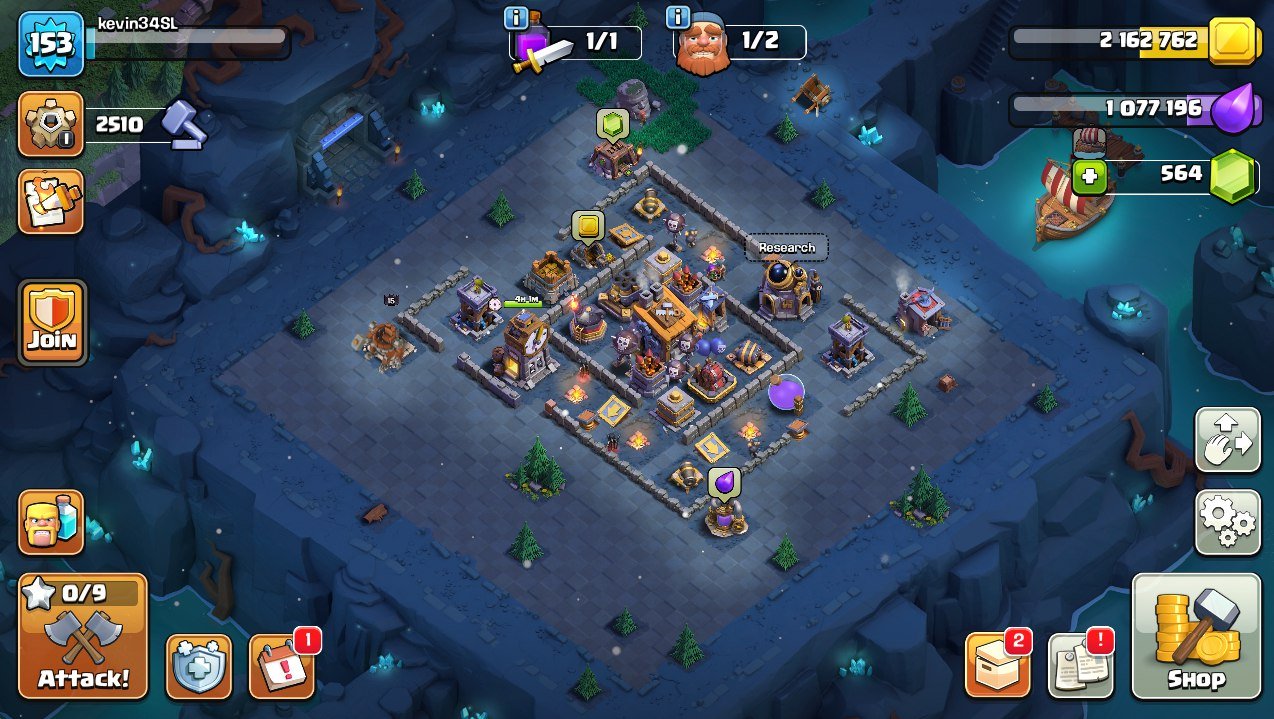
Task: Open the layout editor hand-arrow button
Action: [1227, 438]
